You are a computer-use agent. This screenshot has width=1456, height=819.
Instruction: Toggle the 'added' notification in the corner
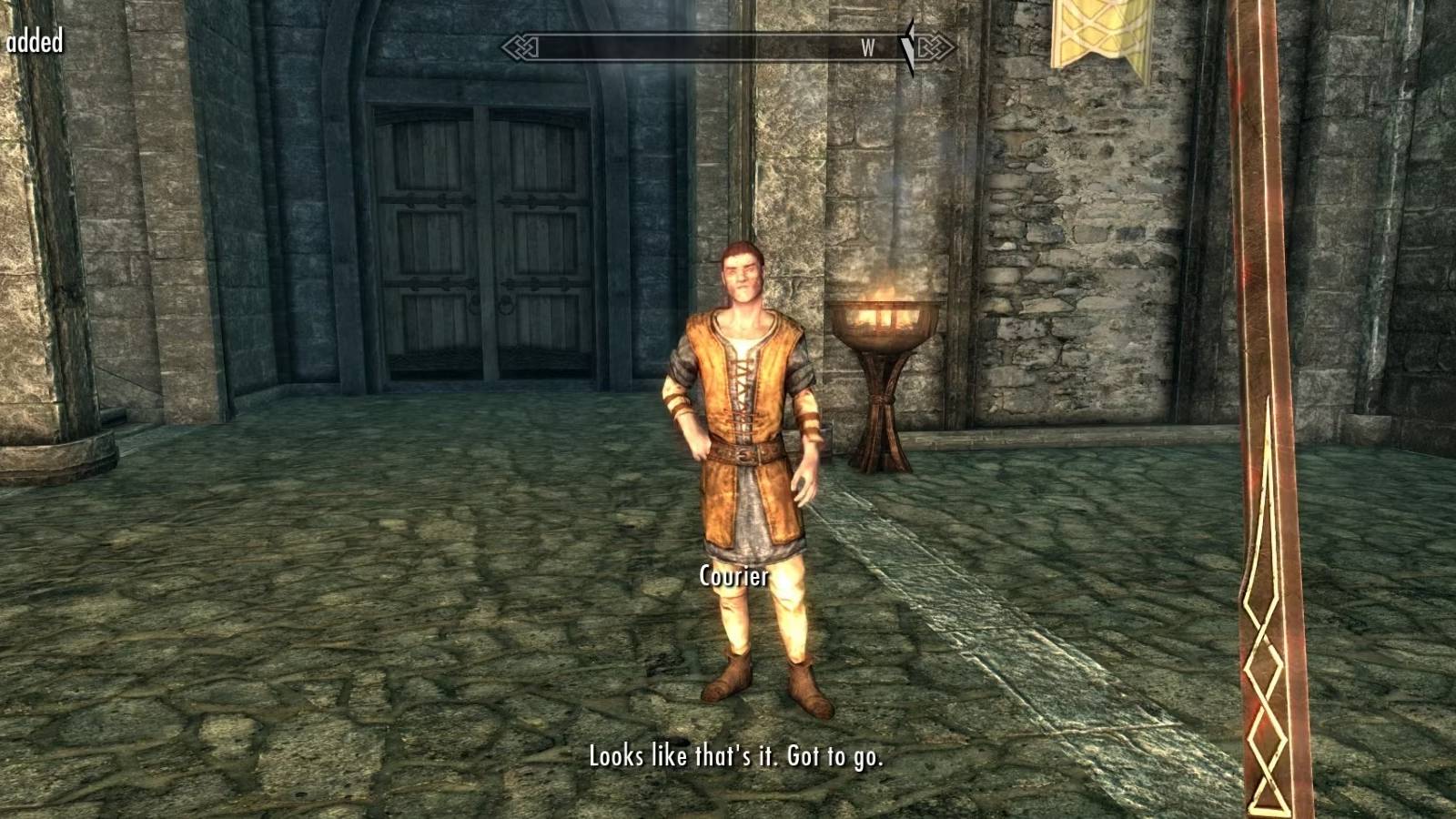coord(34,39)
